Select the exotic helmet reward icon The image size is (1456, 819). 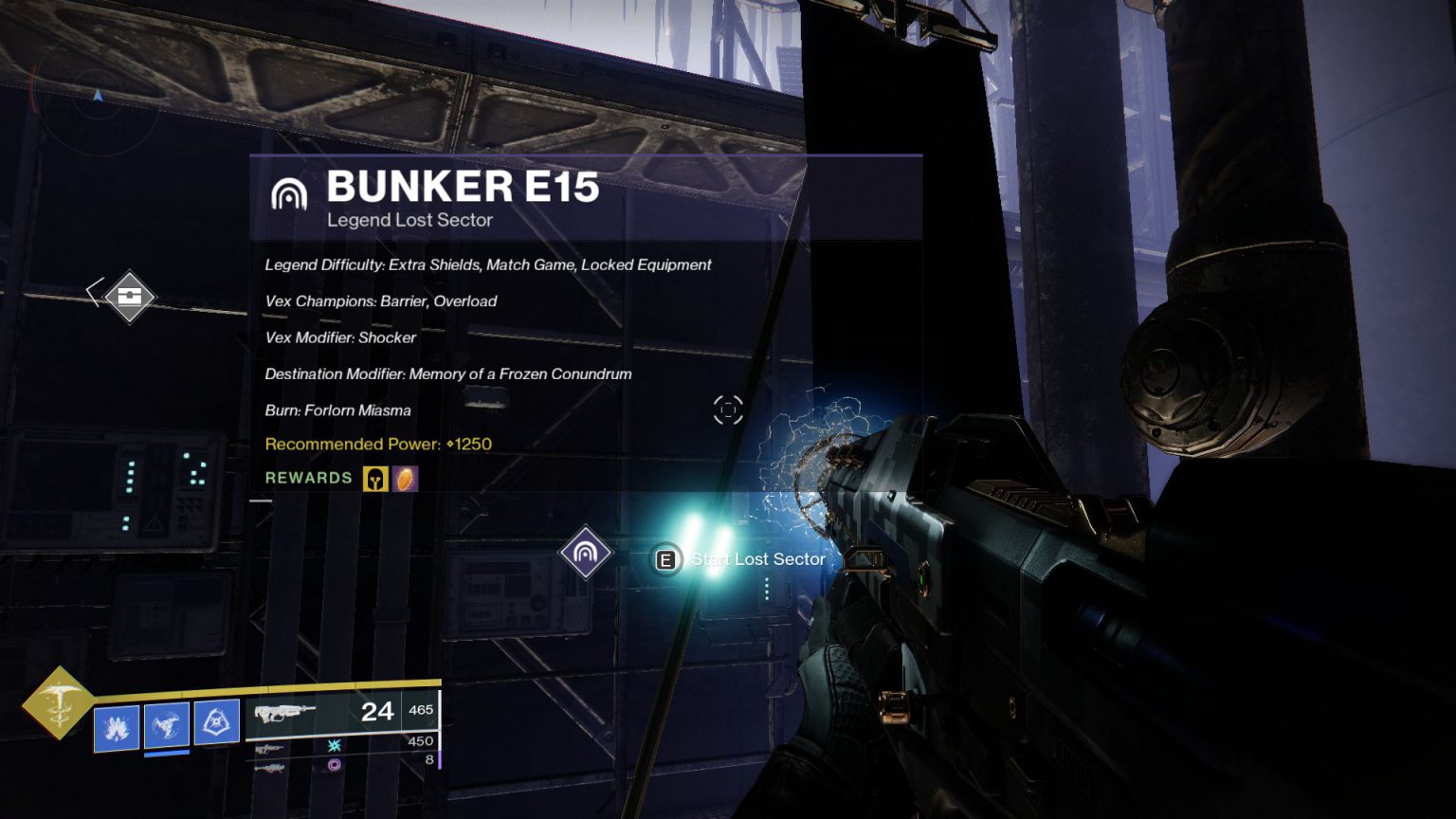point(375,479)
